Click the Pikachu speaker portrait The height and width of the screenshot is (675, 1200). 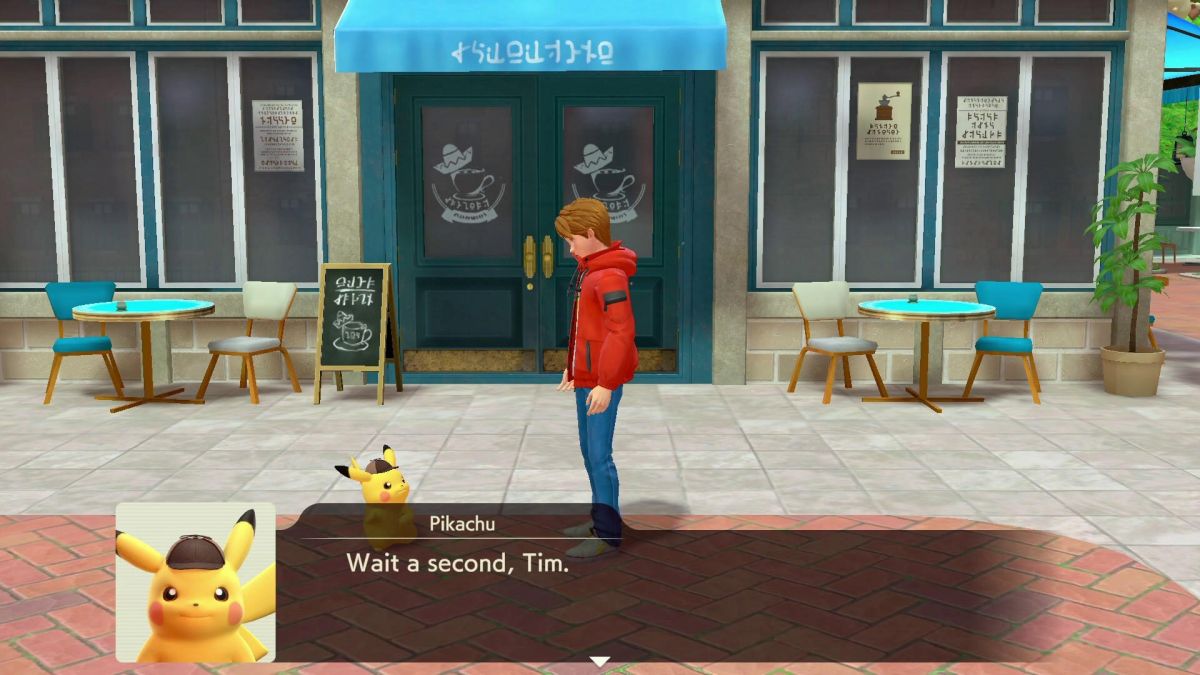click(x=195, y=582)
